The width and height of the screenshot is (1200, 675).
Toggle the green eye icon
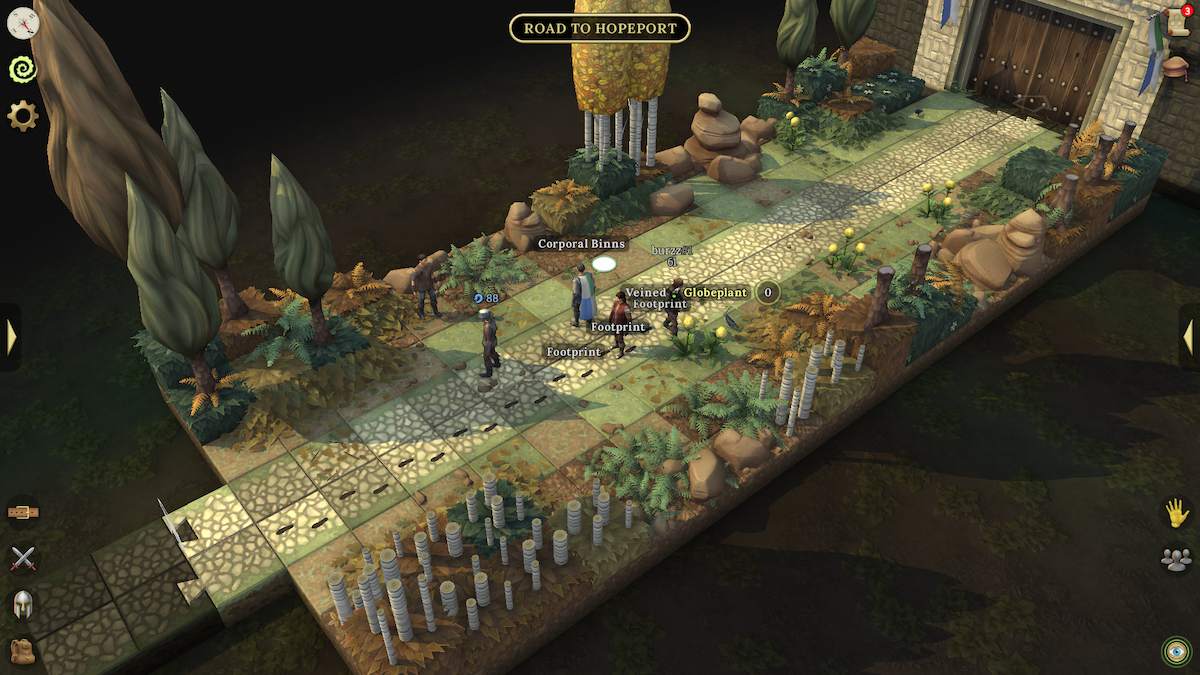click(1177, 651)
